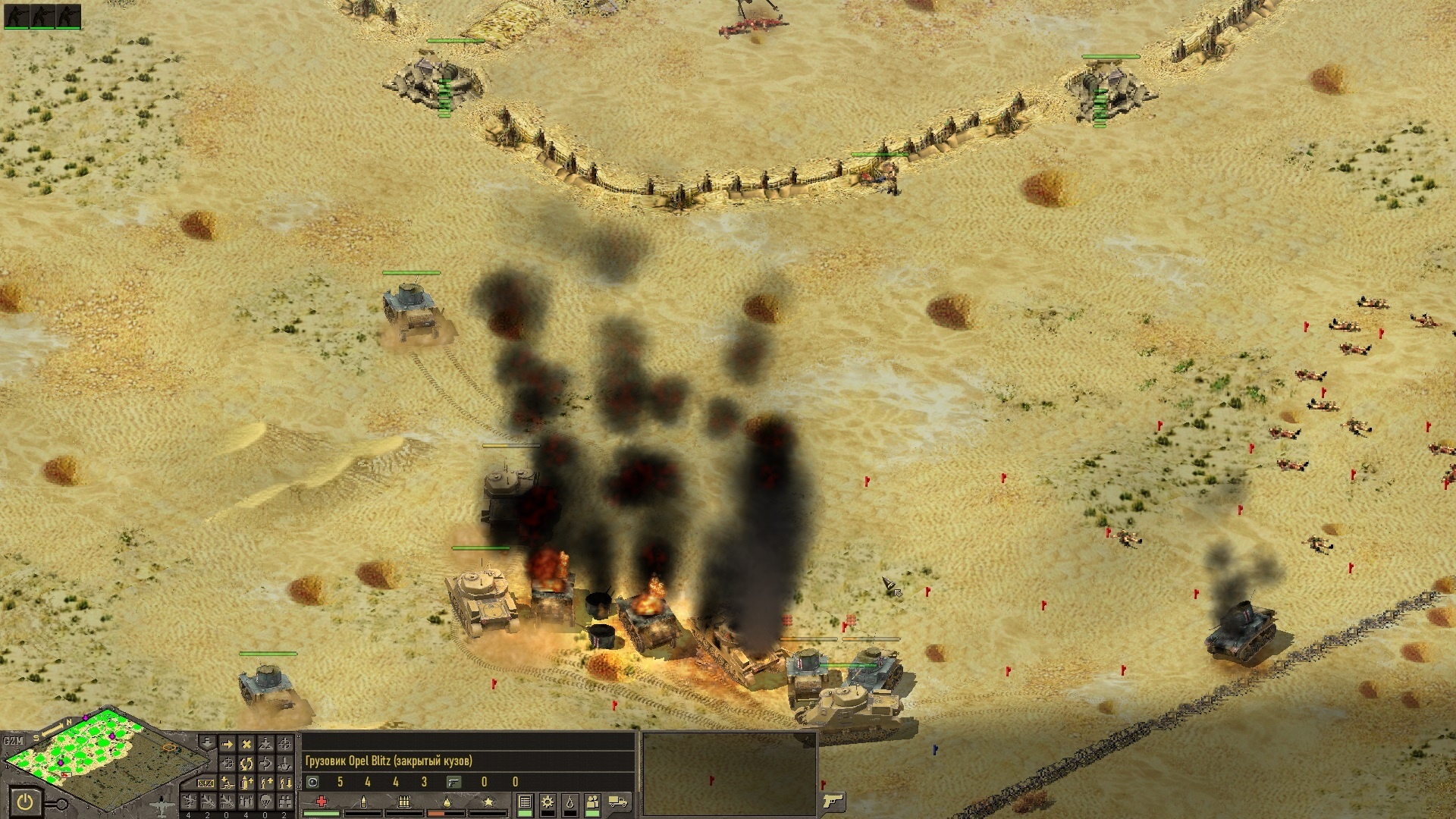Image resolution: width=1456 pixels, height=819 pixels.
Task: Click the pistol icon beside the preview panel
Action: click(833, 801)
